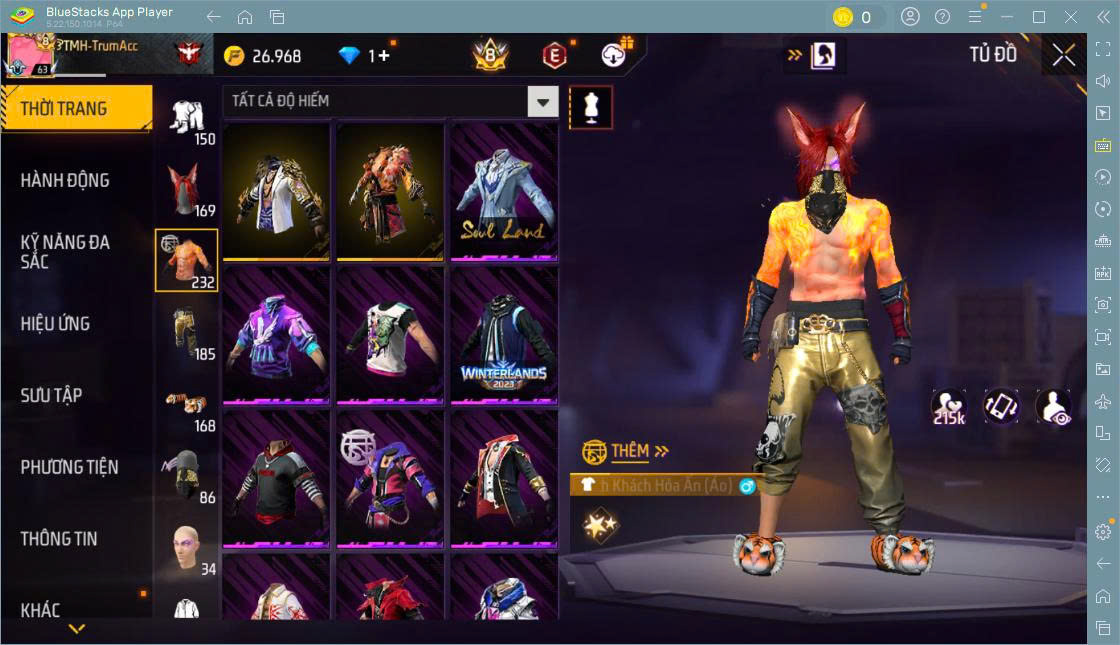This screenshot has height=645, width=1120.
Task: Maximize the BlueStacks window
Action: pyautogui.click(x=1038, y=17)
